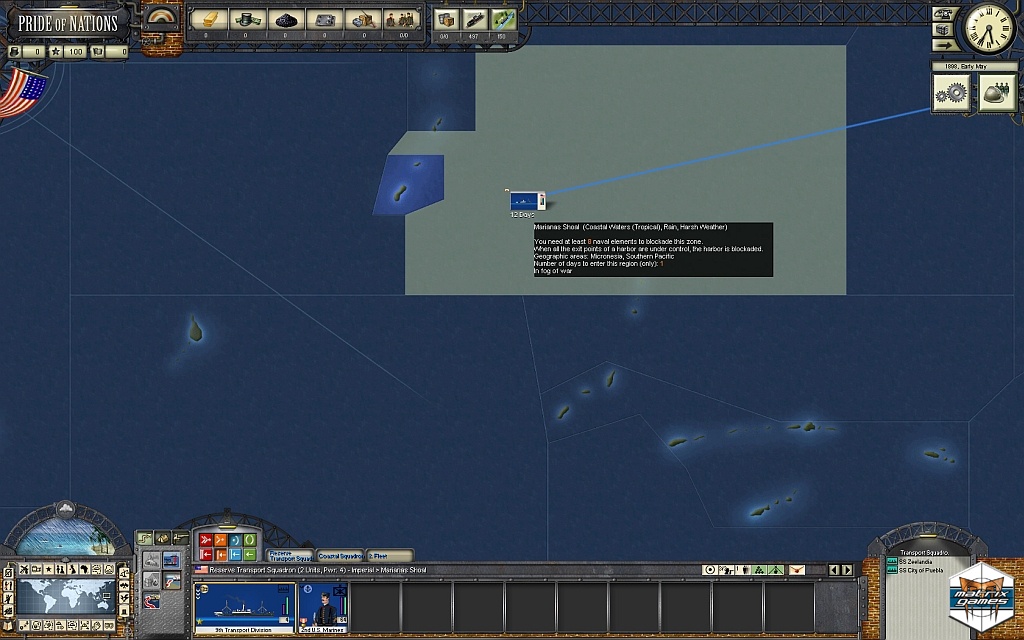Open the helmet military mode button
The height and width of the screenshot is (640, 1024).
point(996,93)
